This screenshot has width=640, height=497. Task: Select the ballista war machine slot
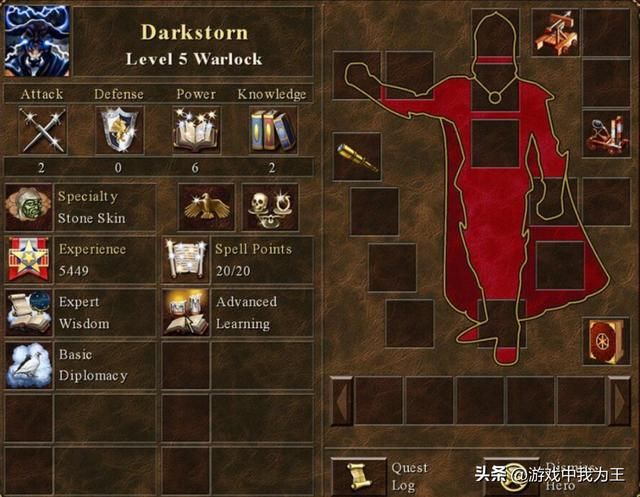point(555,32)
